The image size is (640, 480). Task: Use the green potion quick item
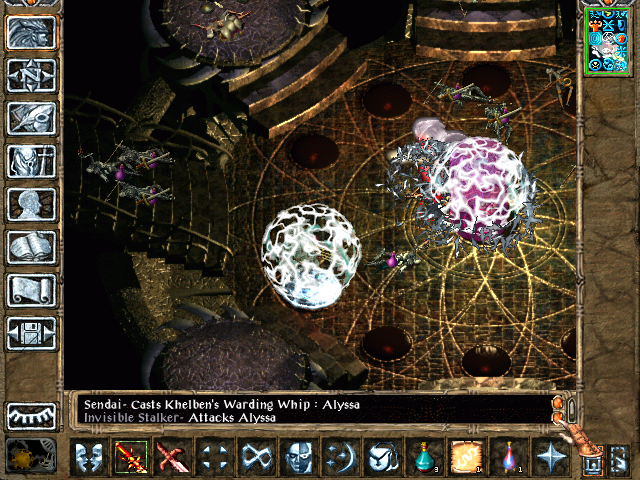pyautogui.click(x=424, y=458)
